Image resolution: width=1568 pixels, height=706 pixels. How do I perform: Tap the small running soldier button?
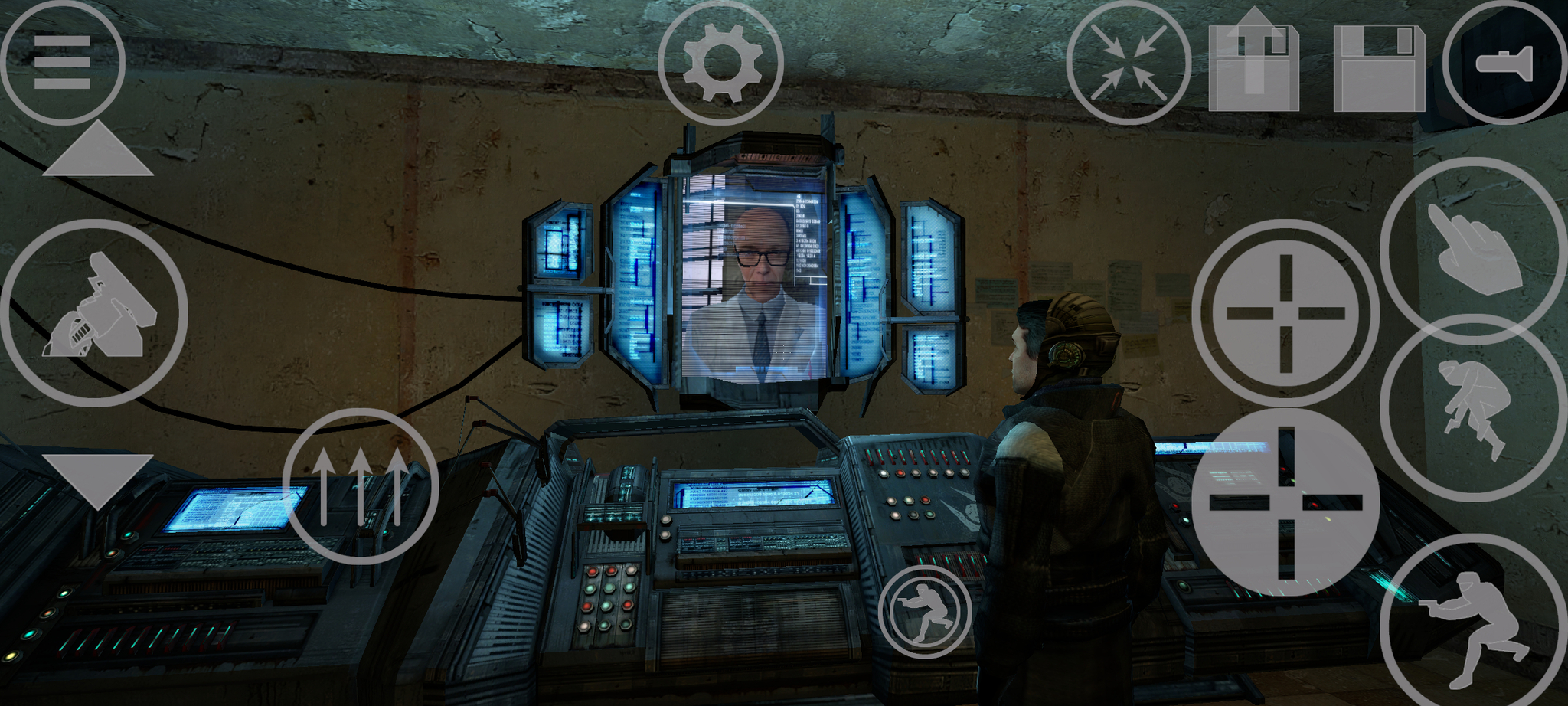point(925,612)
